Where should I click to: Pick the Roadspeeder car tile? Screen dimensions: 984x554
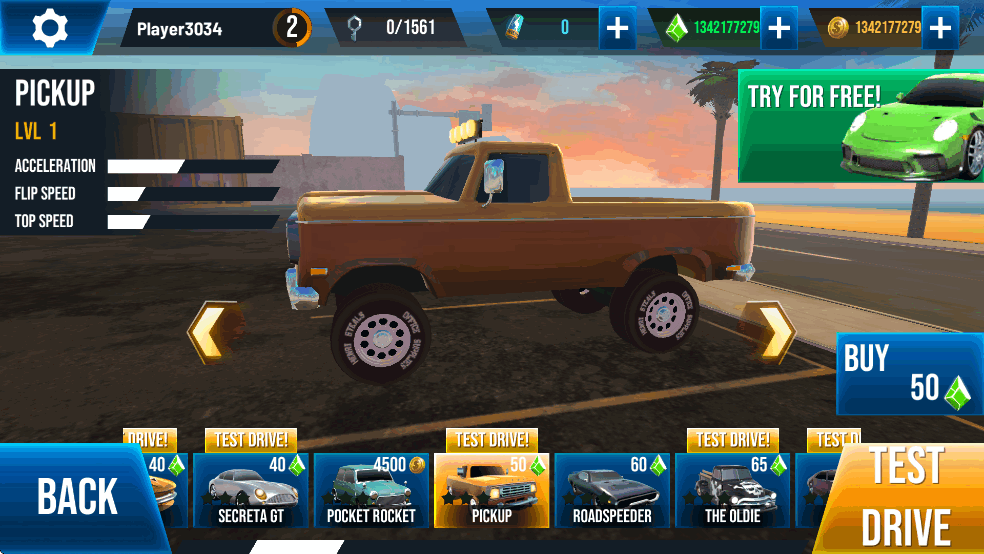(612, 491)
